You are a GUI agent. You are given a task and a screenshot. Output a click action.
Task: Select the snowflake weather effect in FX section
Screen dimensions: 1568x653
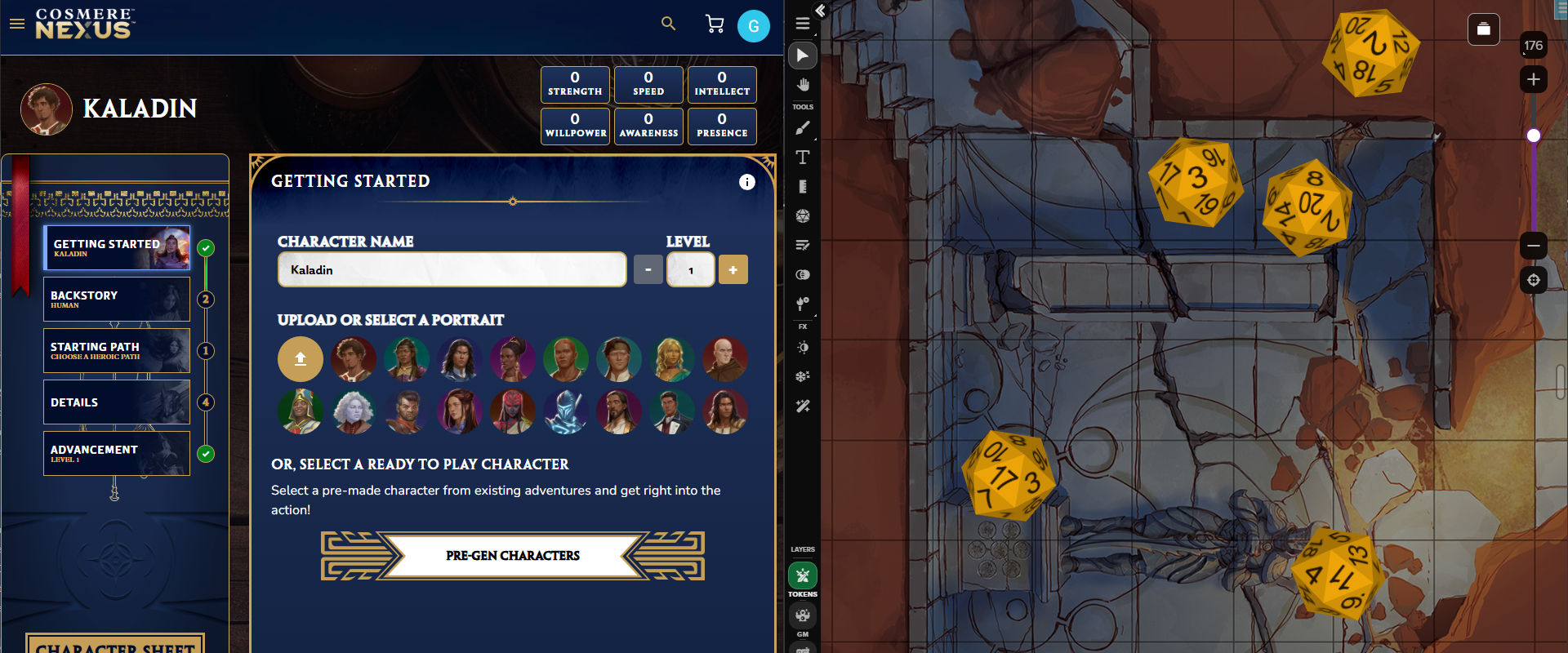coord(803,376)
